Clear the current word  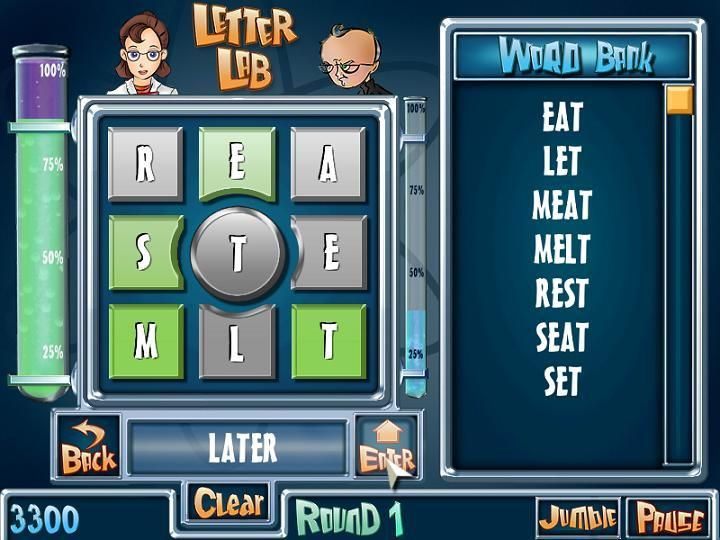coord(229,503)
